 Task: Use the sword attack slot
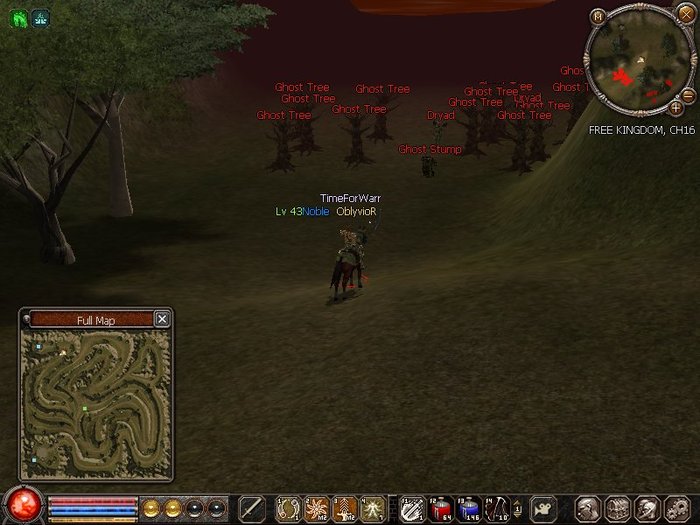click(251, 508)
